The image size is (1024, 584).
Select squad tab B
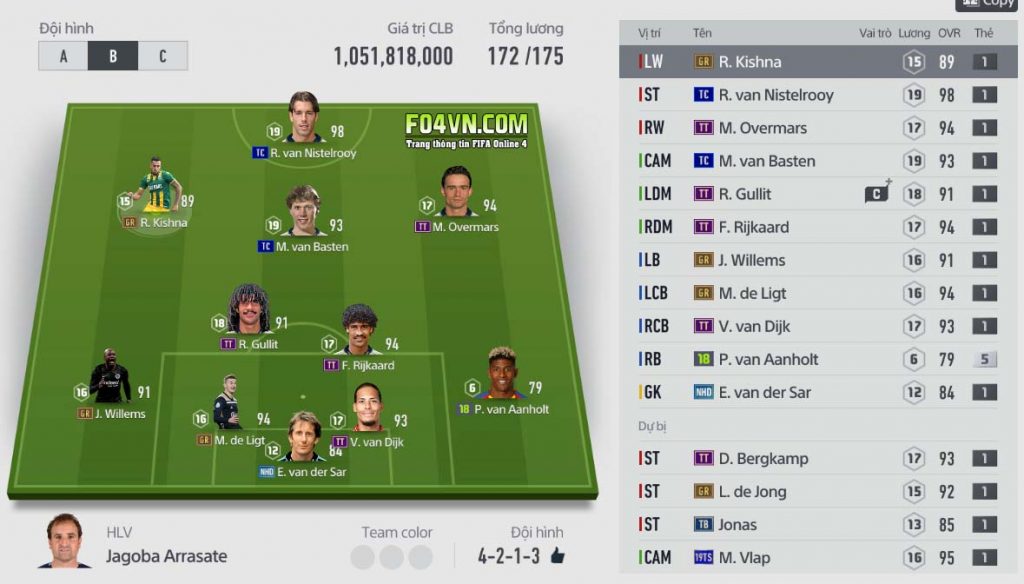[x=113, y=56]
